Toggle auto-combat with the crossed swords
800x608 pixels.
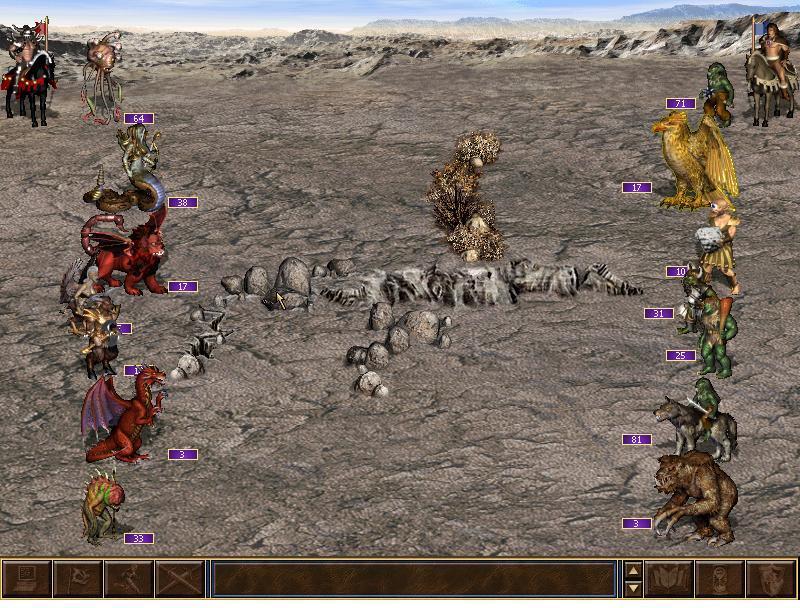click(x=180, y=580)
